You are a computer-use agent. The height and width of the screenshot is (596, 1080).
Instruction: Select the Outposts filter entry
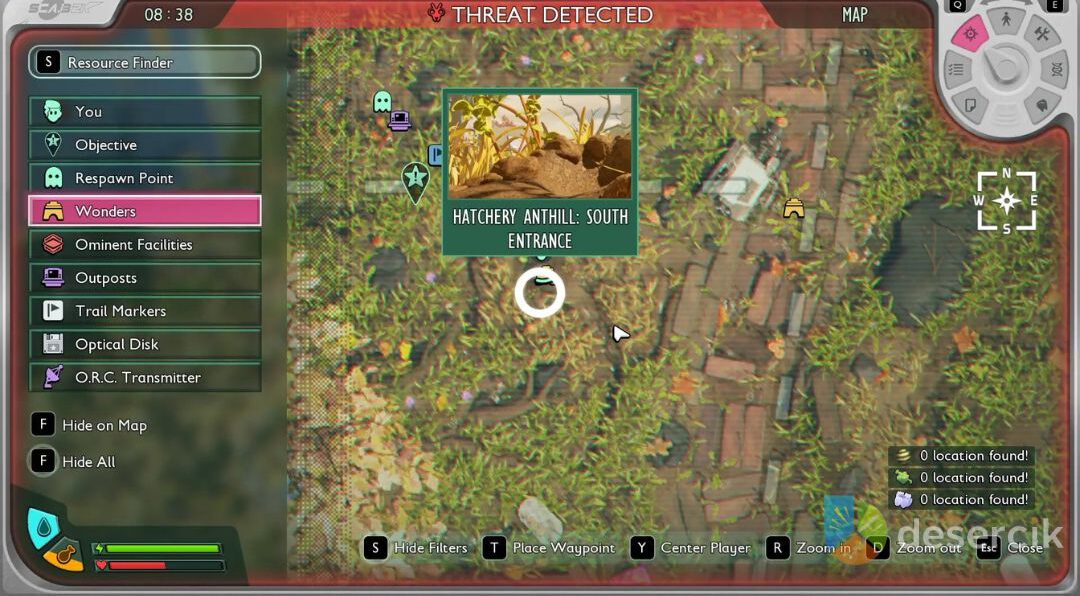coord(144,278)
